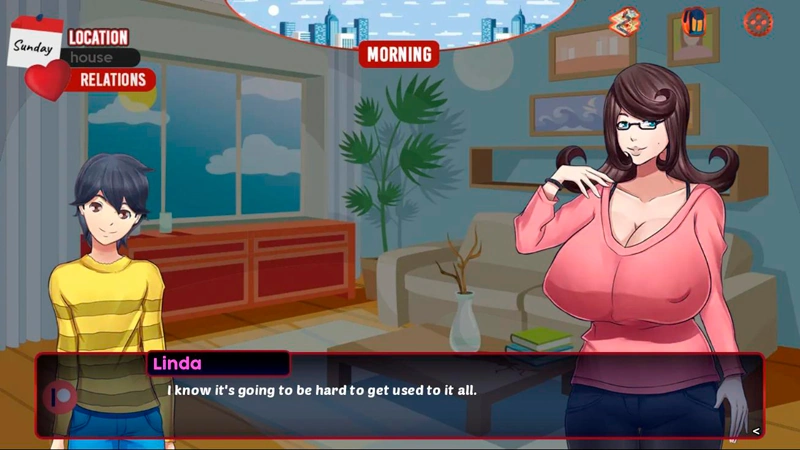800x450 pixels.
Task: Open the map icon
Action: pyautogui.click(x=626, y=20)
